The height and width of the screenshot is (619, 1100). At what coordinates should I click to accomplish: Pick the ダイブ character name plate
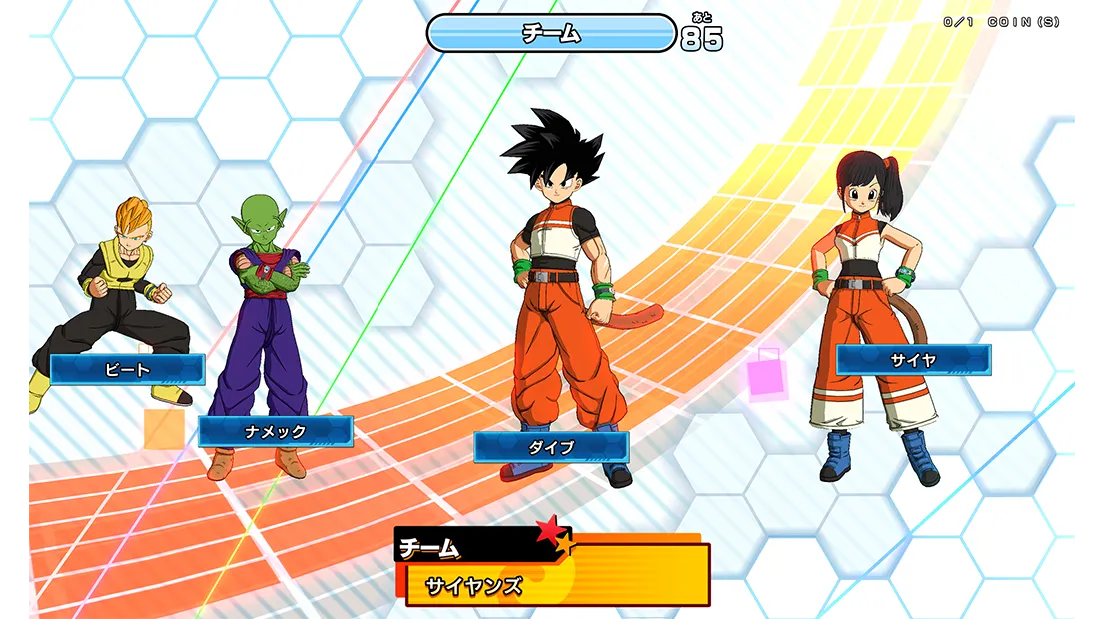551,447
